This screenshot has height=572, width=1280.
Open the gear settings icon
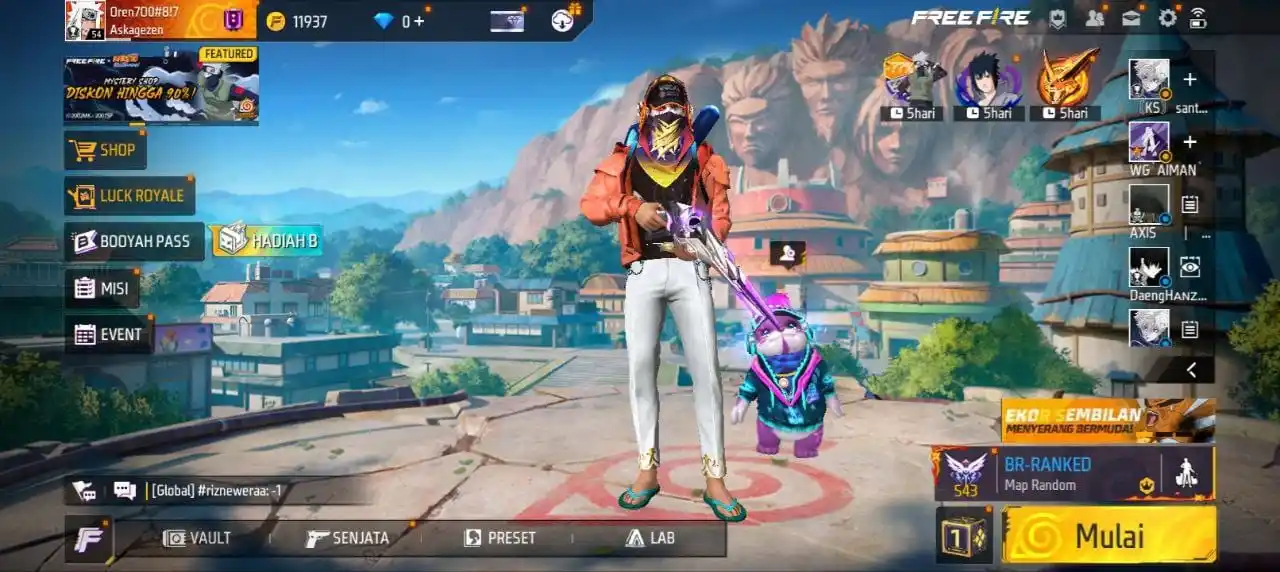point(1167,18)
